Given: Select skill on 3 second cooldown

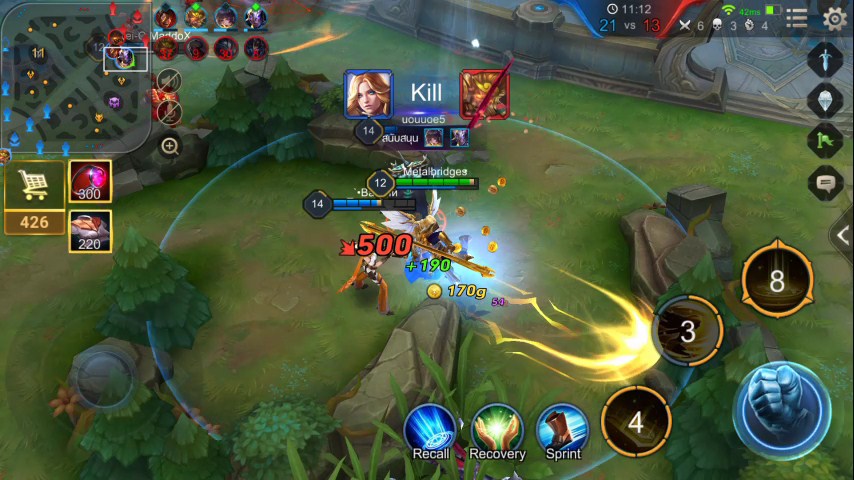Looking at the screenshot, I should (687, 331).
